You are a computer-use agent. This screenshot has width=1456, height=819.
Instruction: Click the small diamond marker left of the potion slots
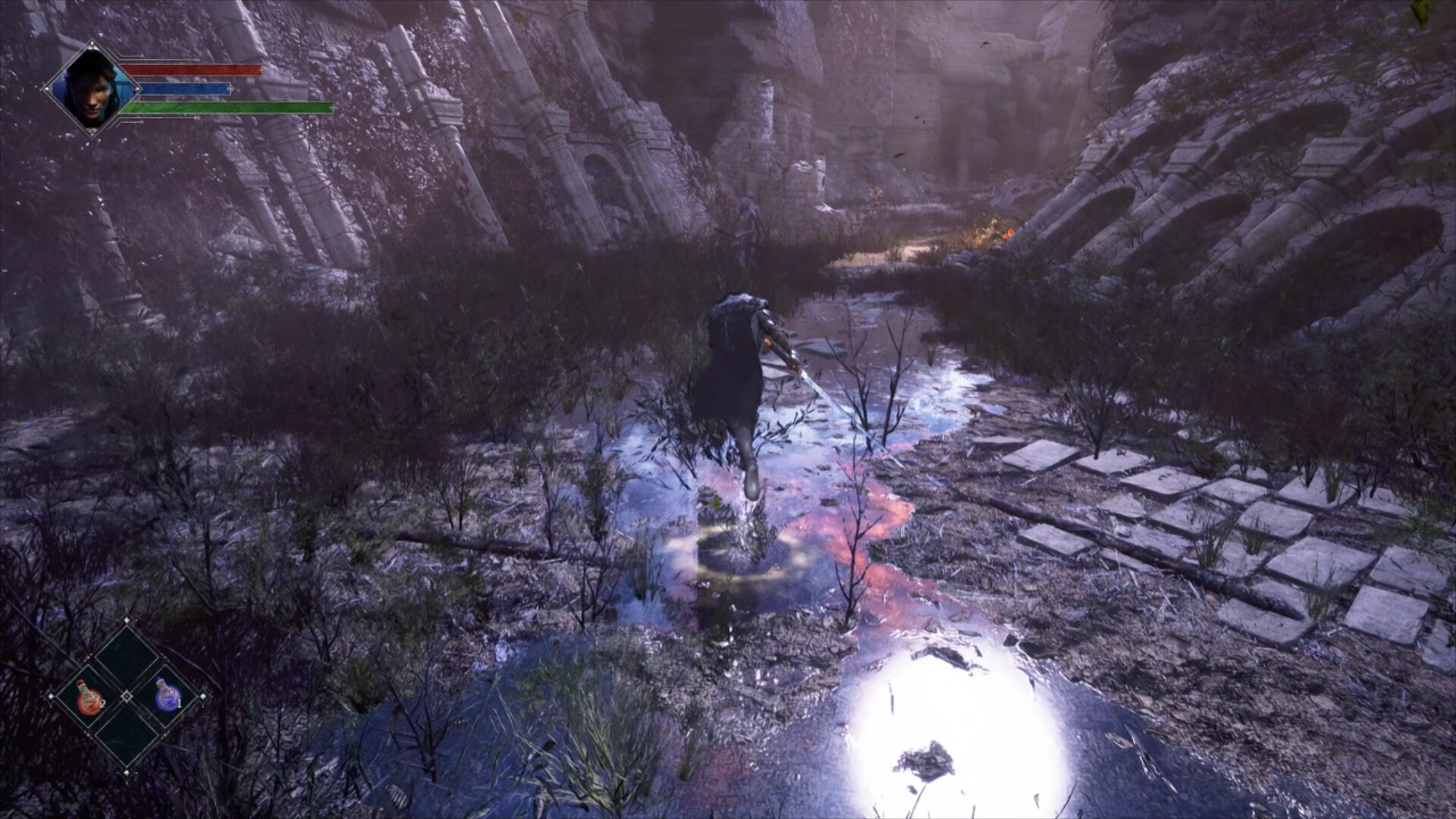click(x=51, y=696)
